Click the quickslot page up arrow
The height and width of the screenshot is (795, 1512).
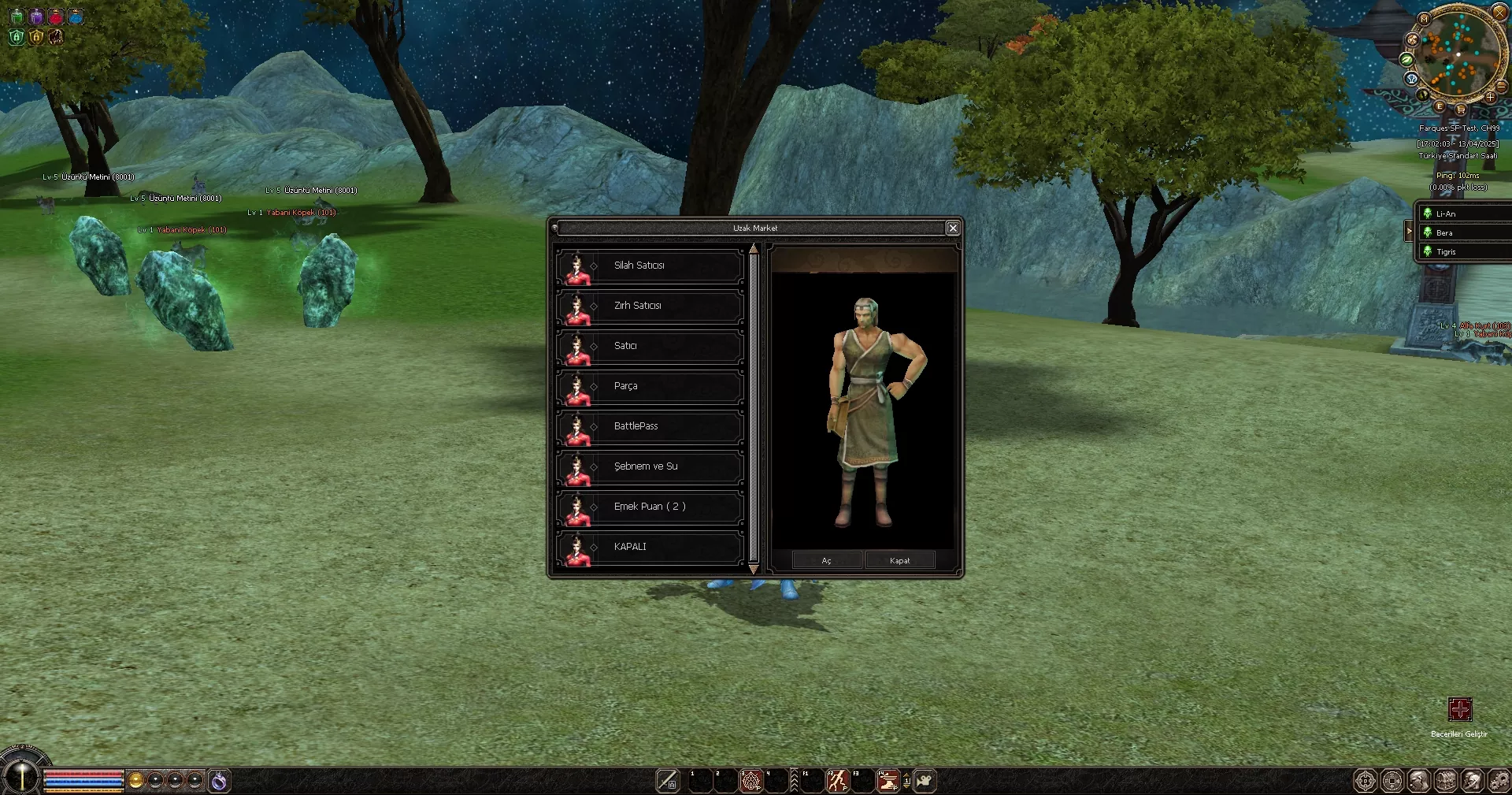[x=907, y=775]
